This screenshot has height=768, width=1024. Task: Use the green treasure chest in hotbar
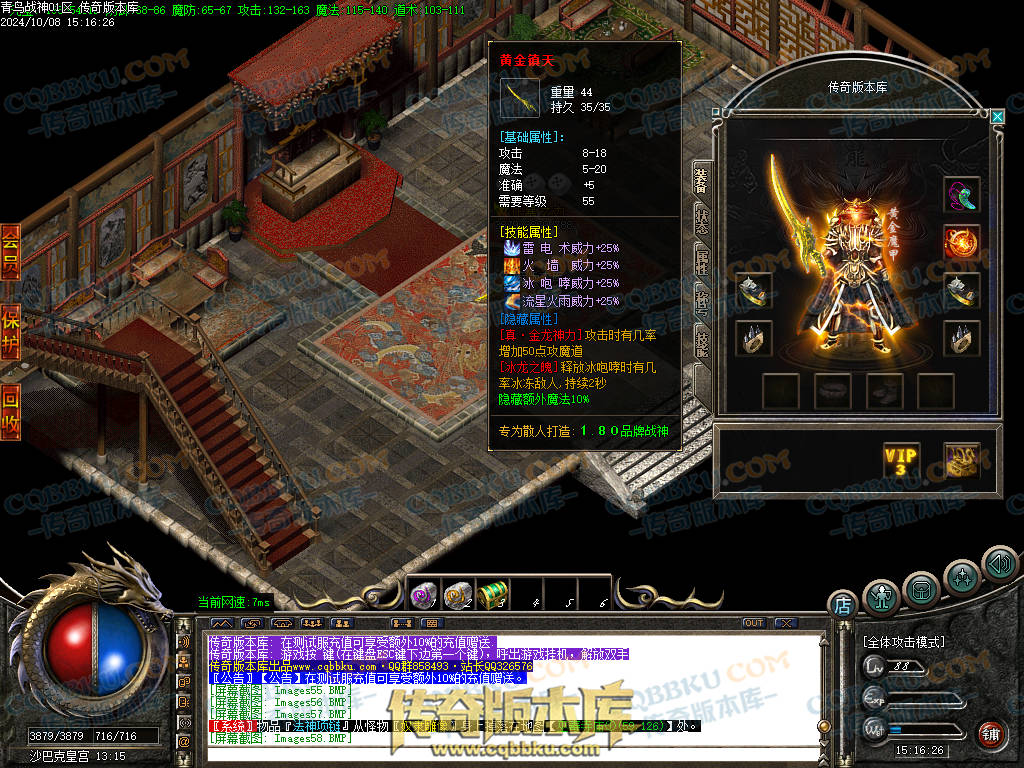(x=491, y=595)
